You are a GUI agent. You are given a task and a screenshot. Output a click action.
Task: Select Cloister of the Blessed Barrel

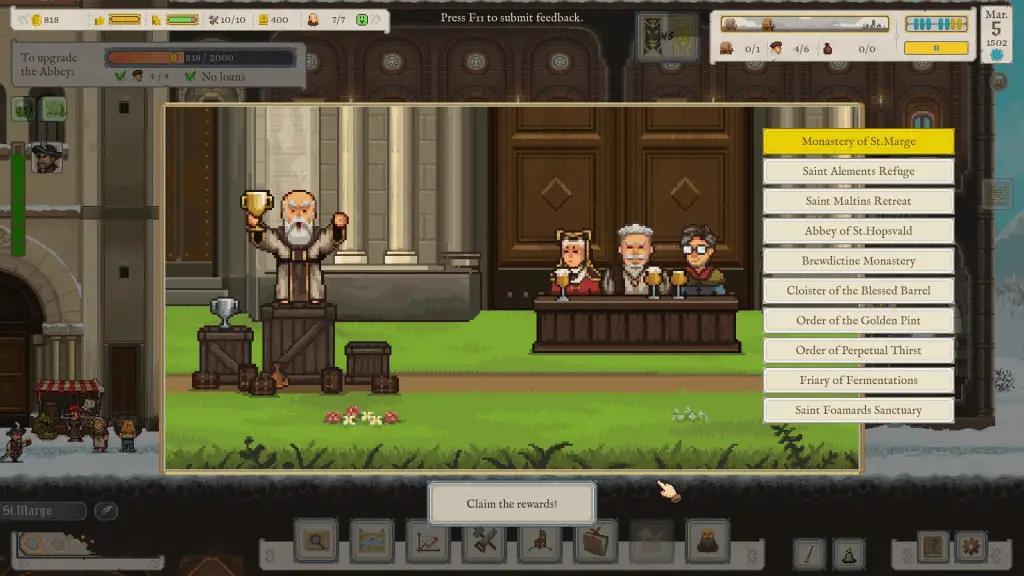click(x=858, y=291)
